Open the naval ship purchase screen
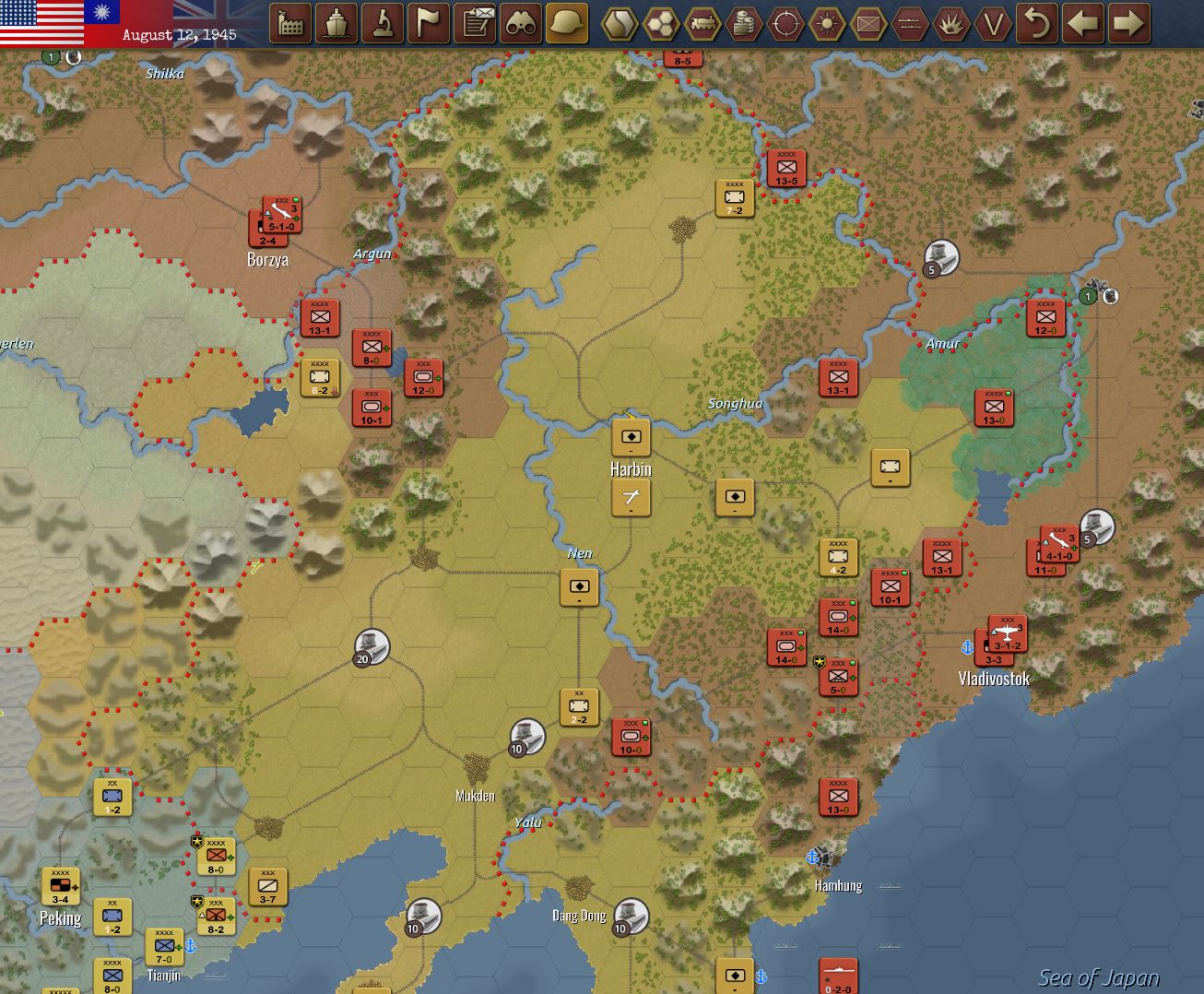Screen dimensions: 1204x994 (337, 24)
